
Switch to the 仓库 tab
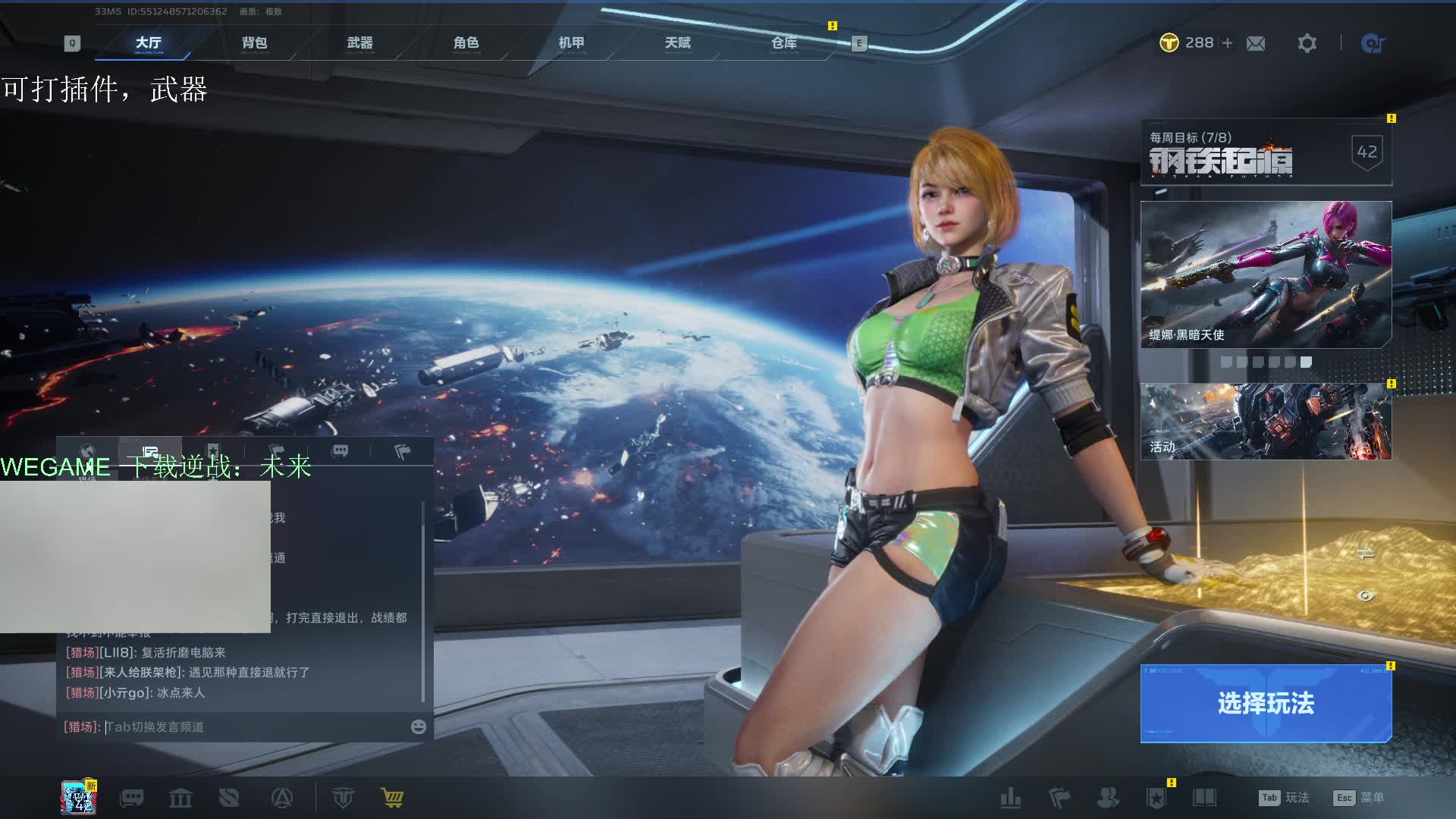click(x=783, y=43)
